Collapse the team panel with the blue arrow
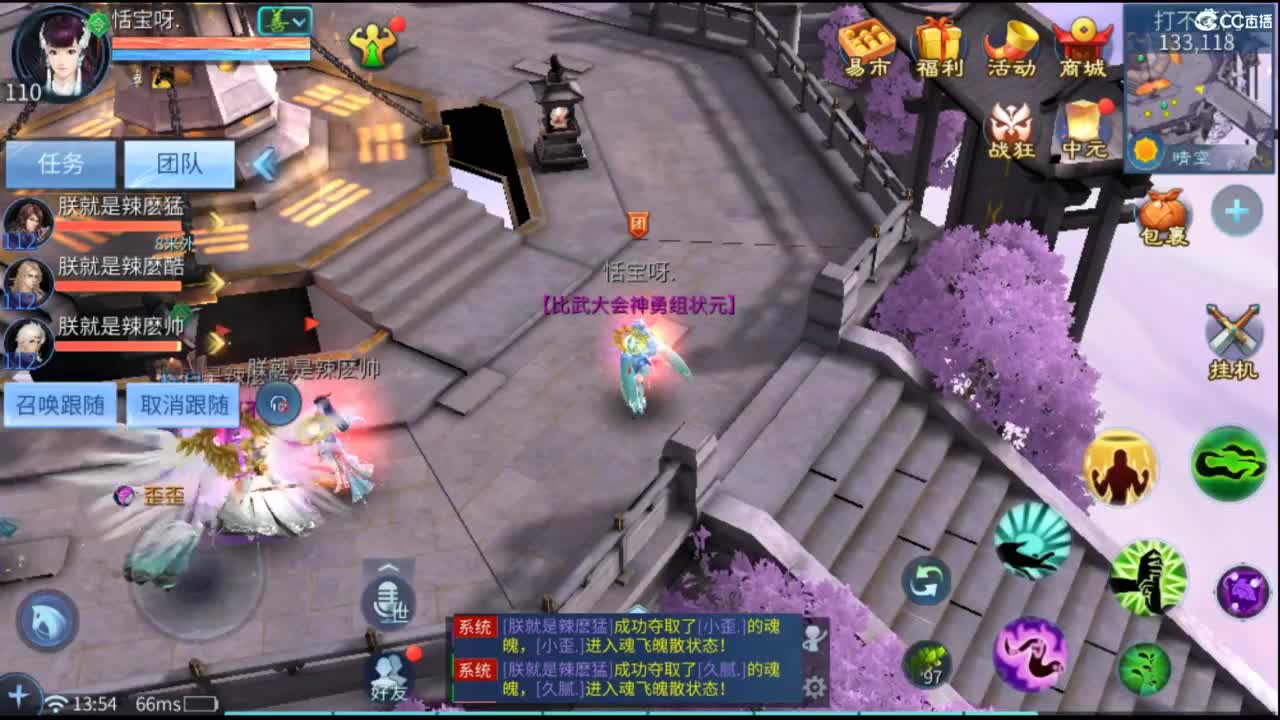This screenshot has width=1280, height=720. [265, 162]
